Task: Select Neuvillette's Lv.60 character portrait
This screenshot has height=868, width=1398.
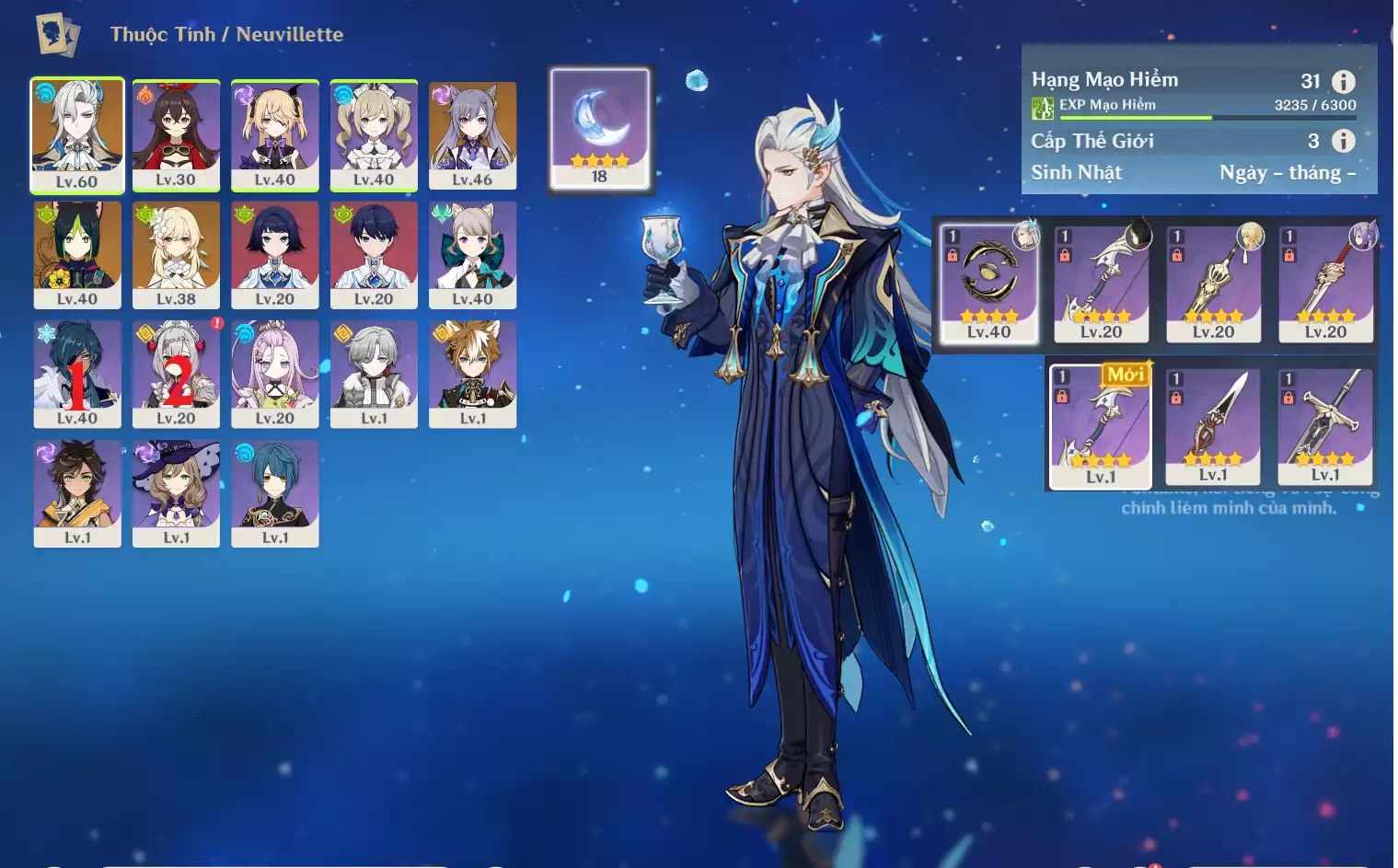Action: coord(77,134)
